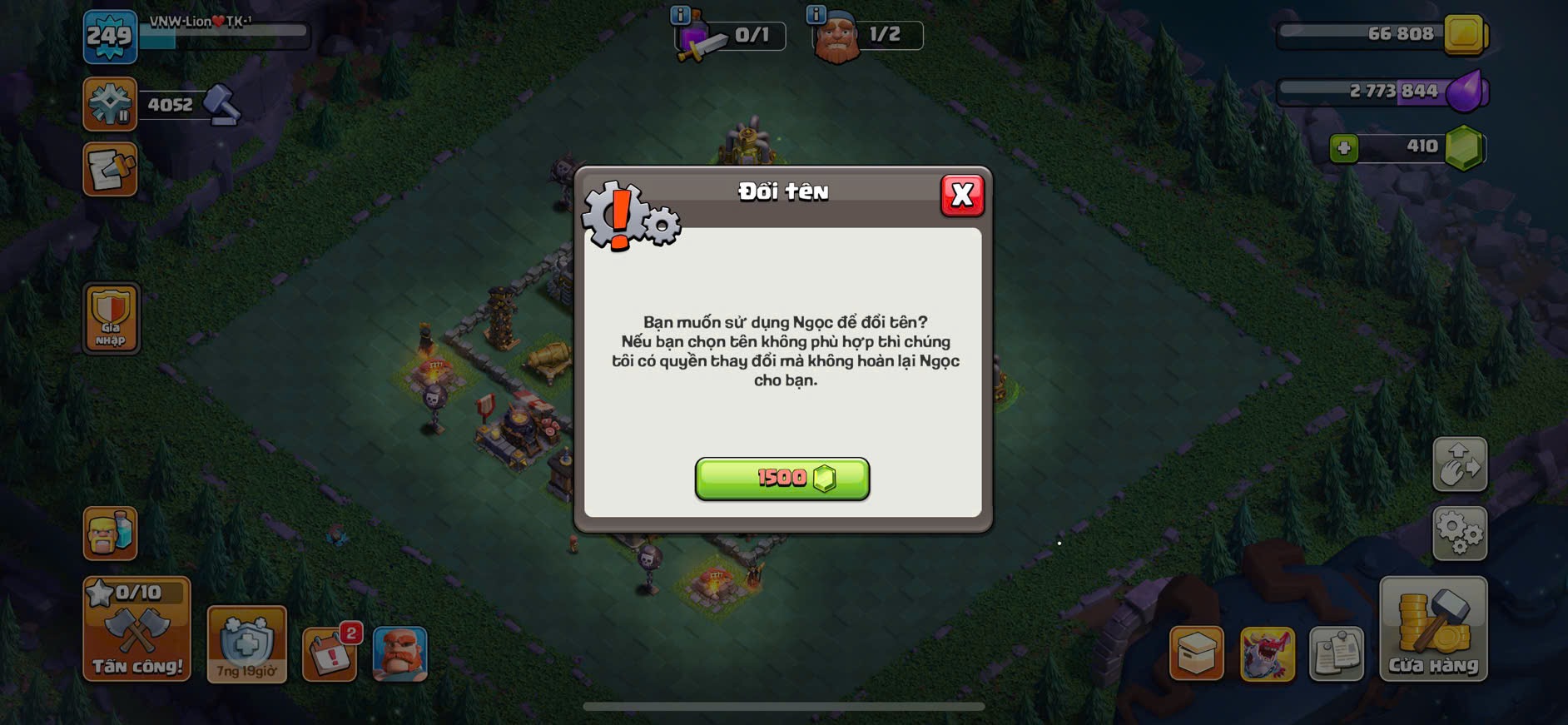1568x725 pixels.
Task: Confirm name change for 1500 gems
Action: 782,479
